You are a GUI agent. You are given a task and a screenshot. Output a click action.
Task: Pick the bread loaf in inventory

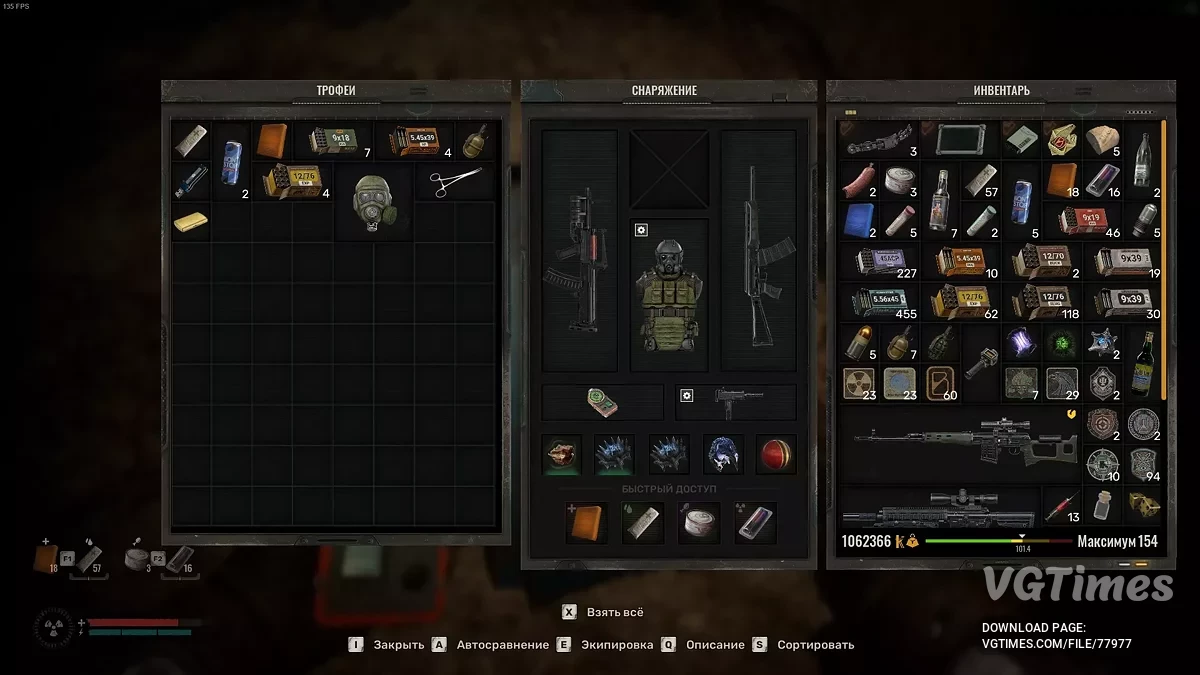(1102, 141)
